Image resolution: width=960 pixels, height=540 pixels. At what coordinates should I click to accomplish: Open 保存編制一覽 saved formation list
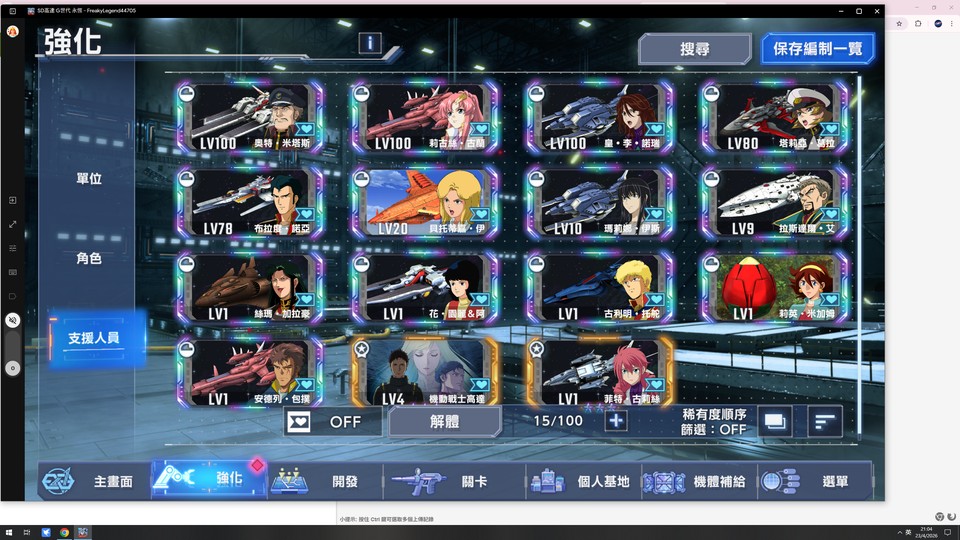[x=818, y=49]
